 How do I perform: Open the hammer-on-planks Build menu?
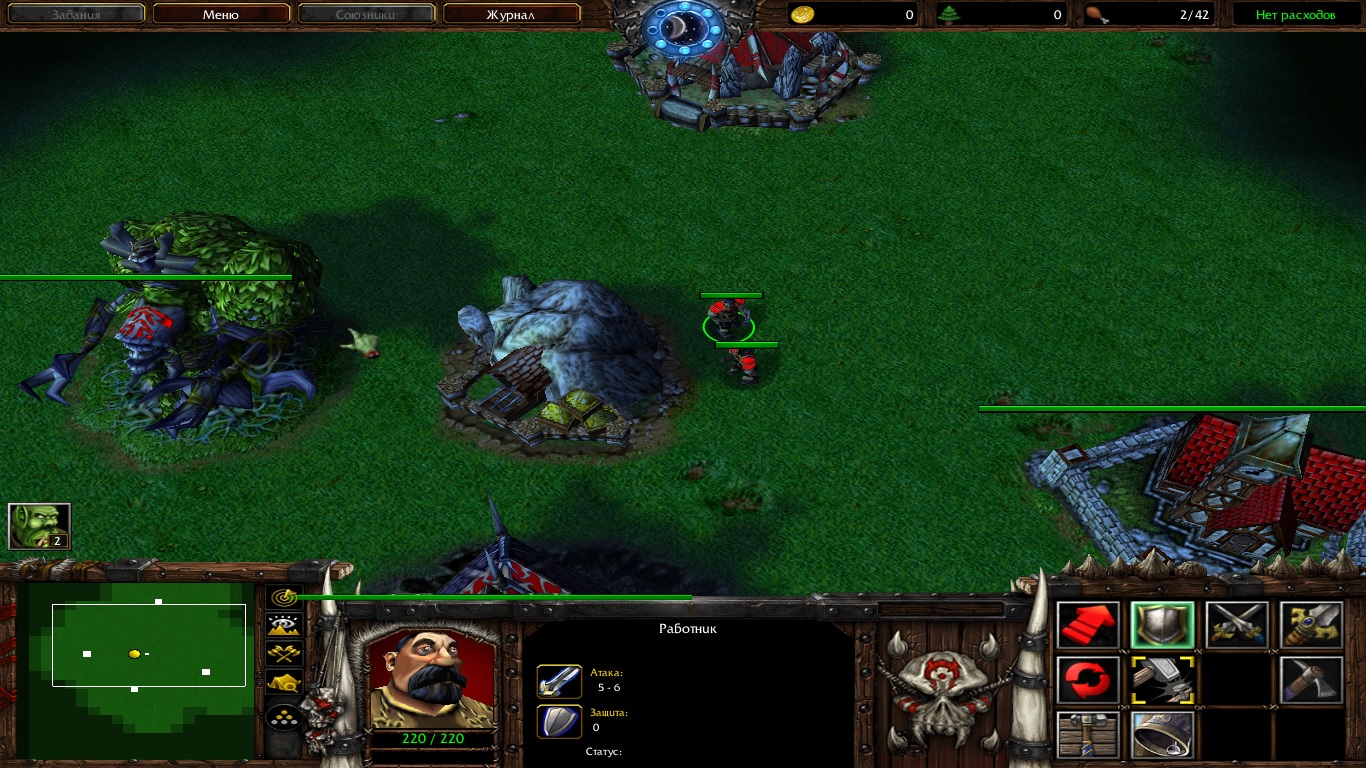coord(1088,735)
